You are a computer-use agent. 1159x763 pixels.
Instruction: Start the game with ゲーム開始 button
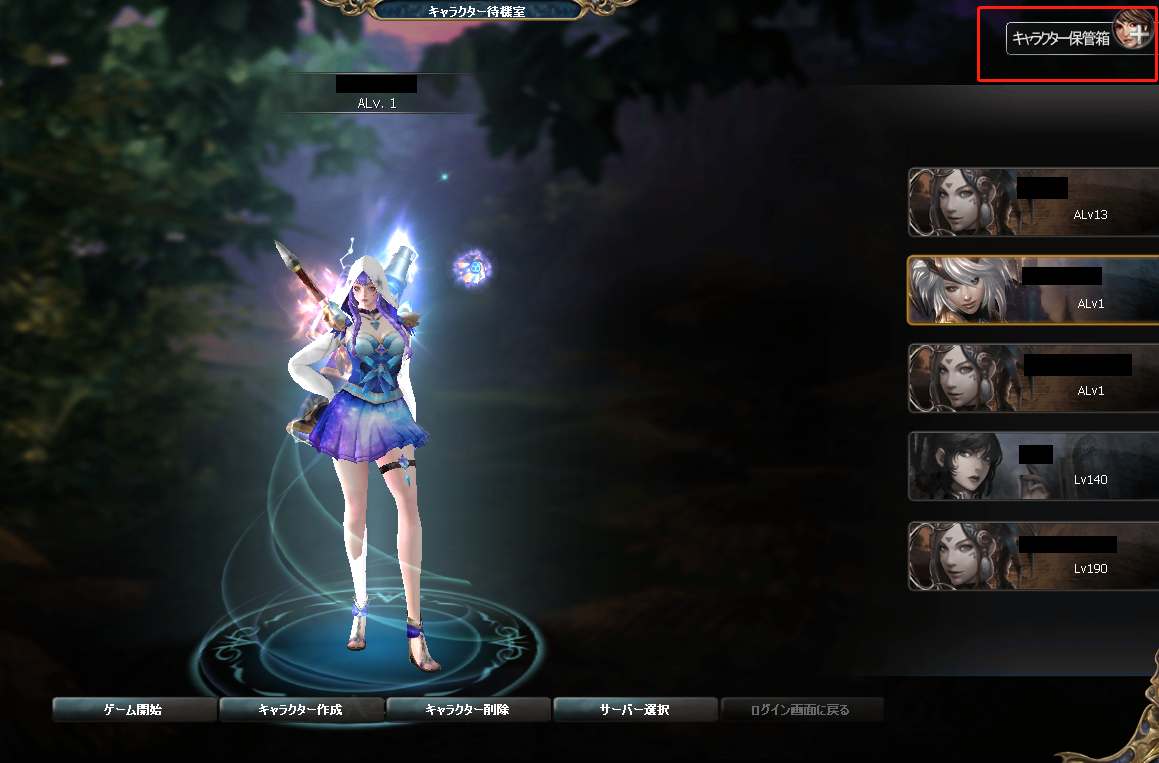click(x=134, y=710)
